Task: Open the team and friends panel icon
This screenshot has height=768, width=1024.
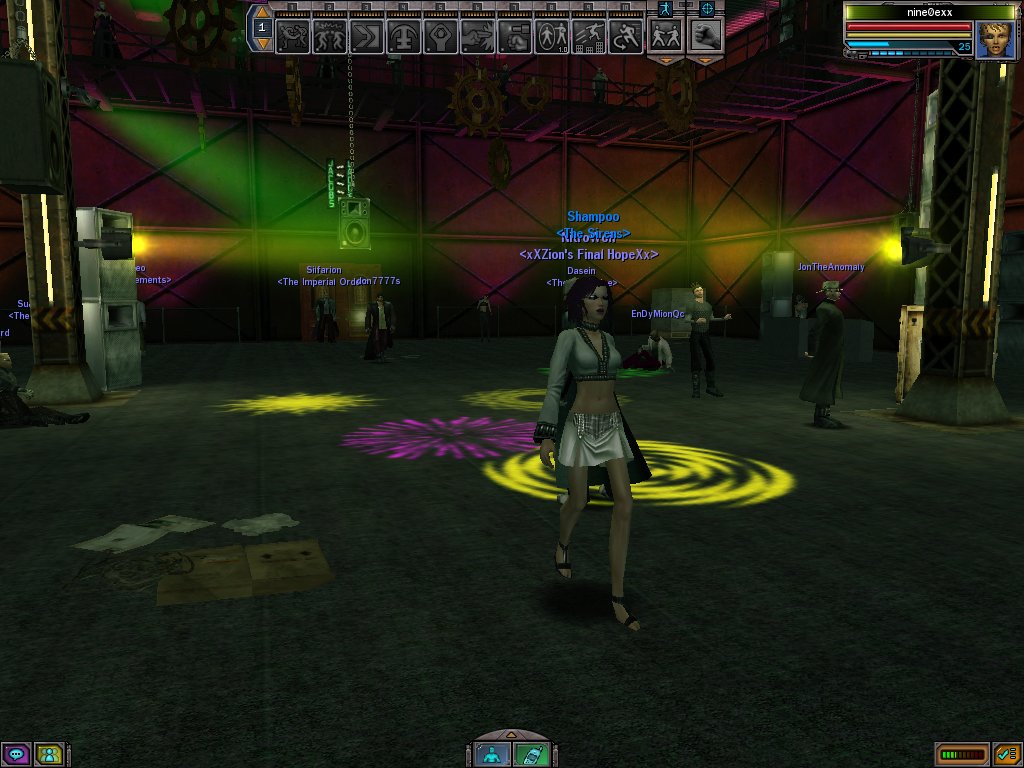Action: [48, 754]
